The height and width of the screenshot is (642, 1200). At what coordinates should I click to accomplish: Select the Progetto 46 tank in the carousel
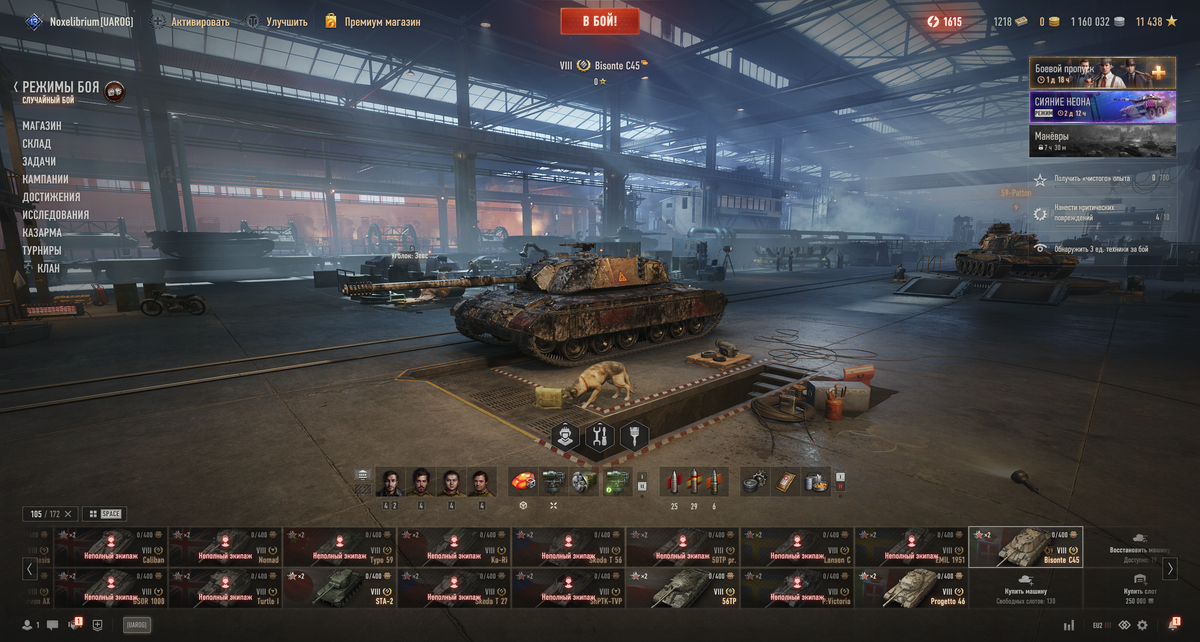coord(910,589)
